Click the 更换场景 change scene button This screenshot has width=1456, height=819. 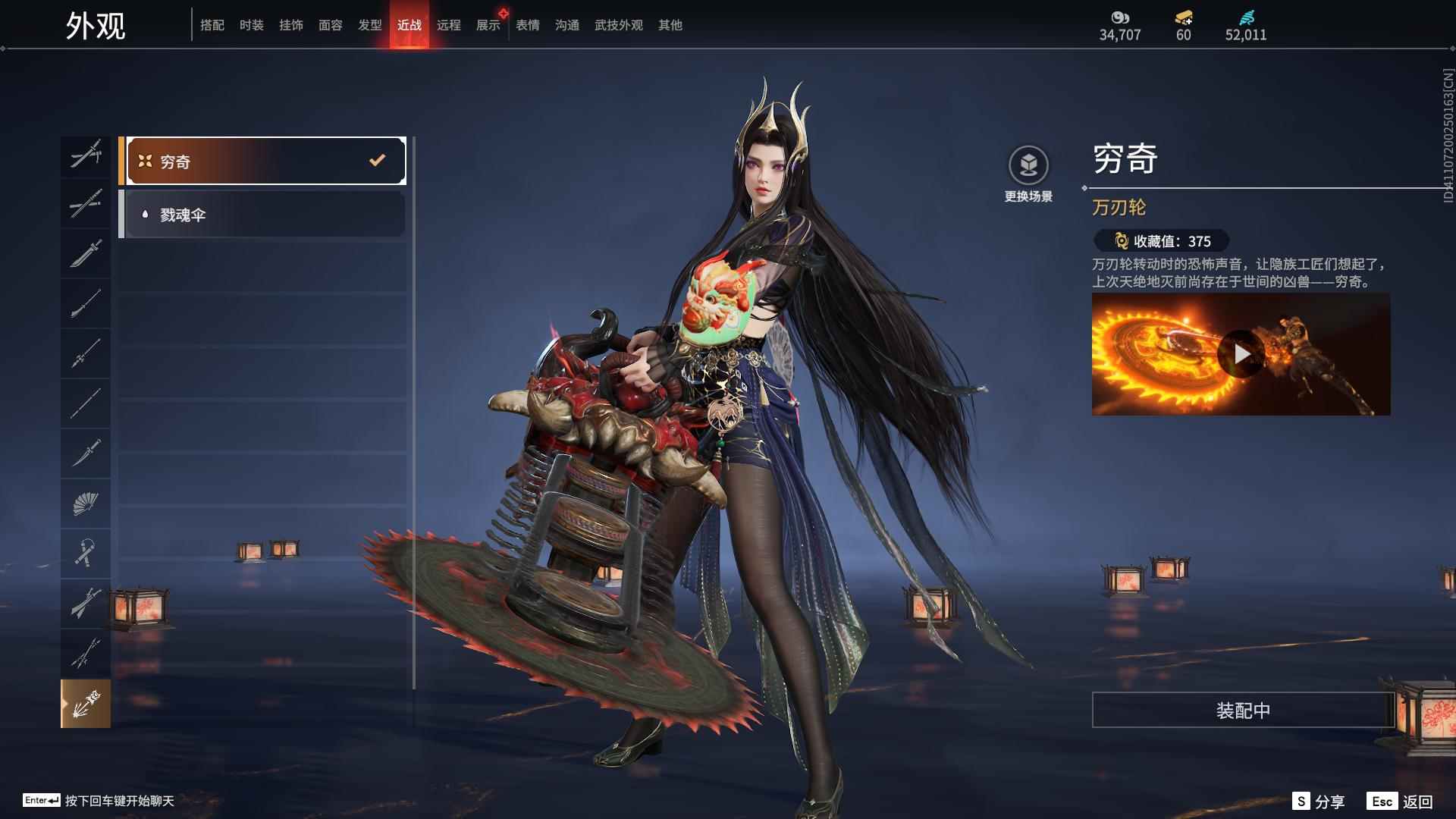[1028, 174]
